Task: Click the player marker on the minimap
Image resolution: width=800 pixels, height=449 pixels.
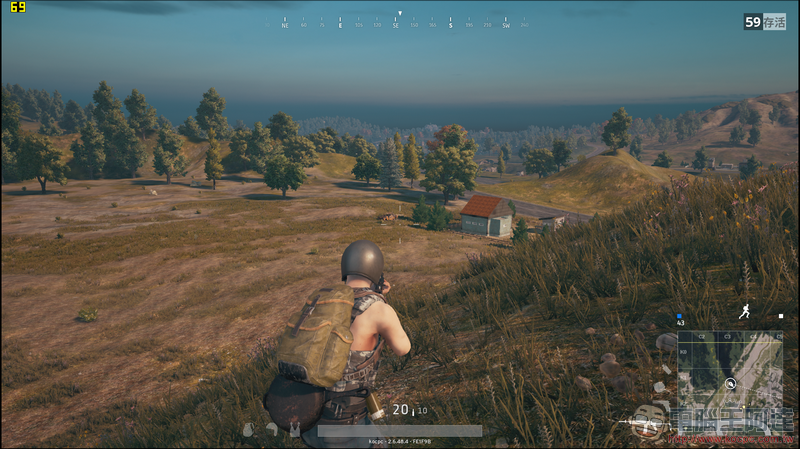Action: (x=731, y=383)
